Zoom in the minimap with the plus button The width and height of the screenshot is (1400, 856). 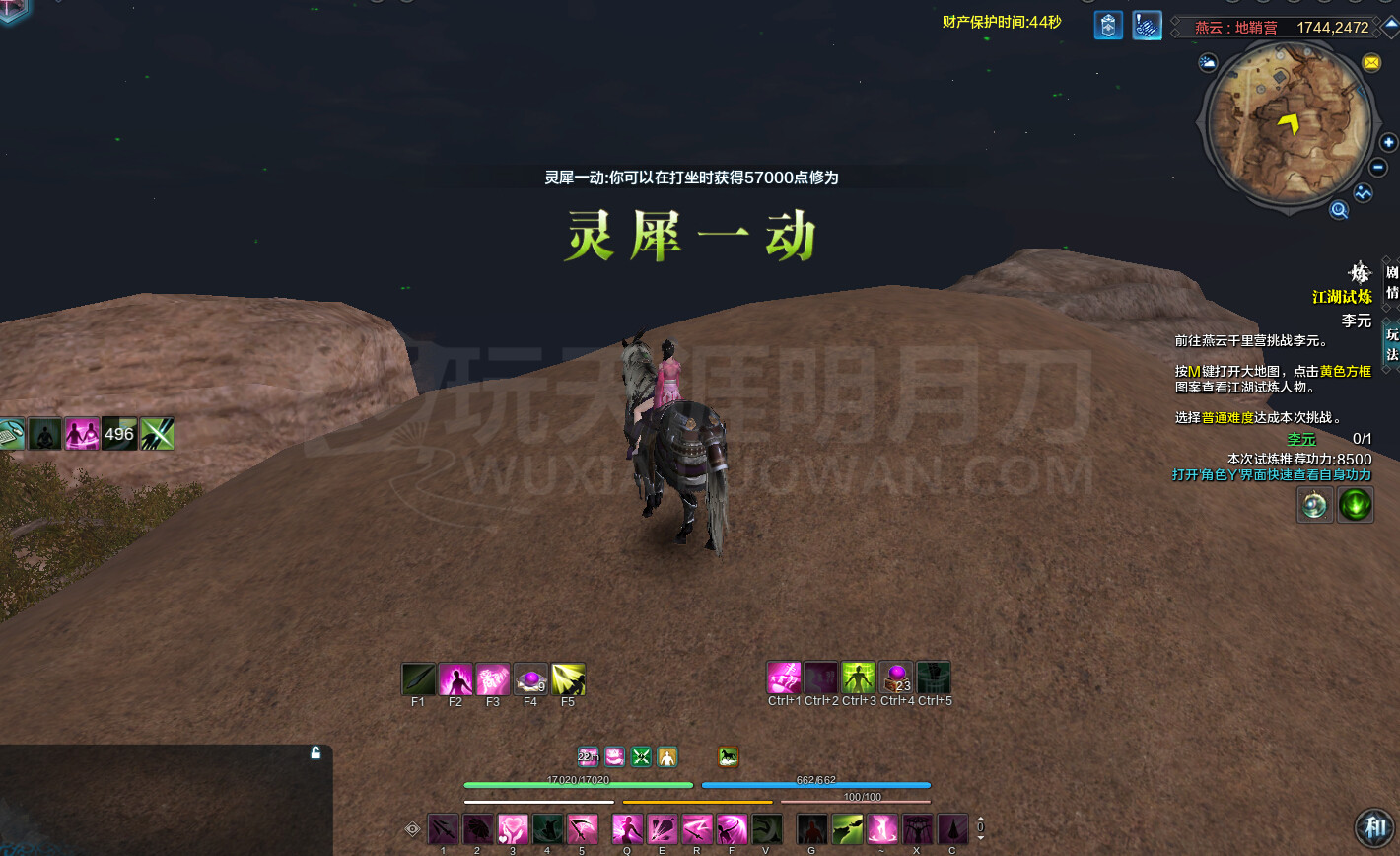tap(1387, 143)
